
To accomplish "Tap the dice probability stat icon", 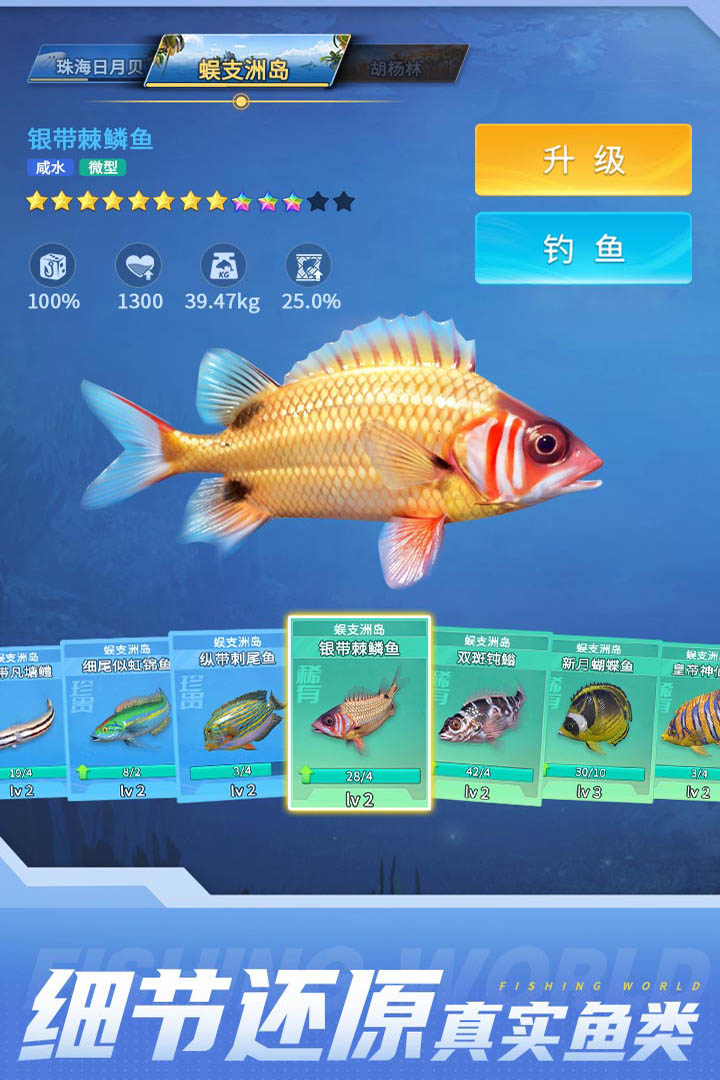I will [x=52, y=265].
